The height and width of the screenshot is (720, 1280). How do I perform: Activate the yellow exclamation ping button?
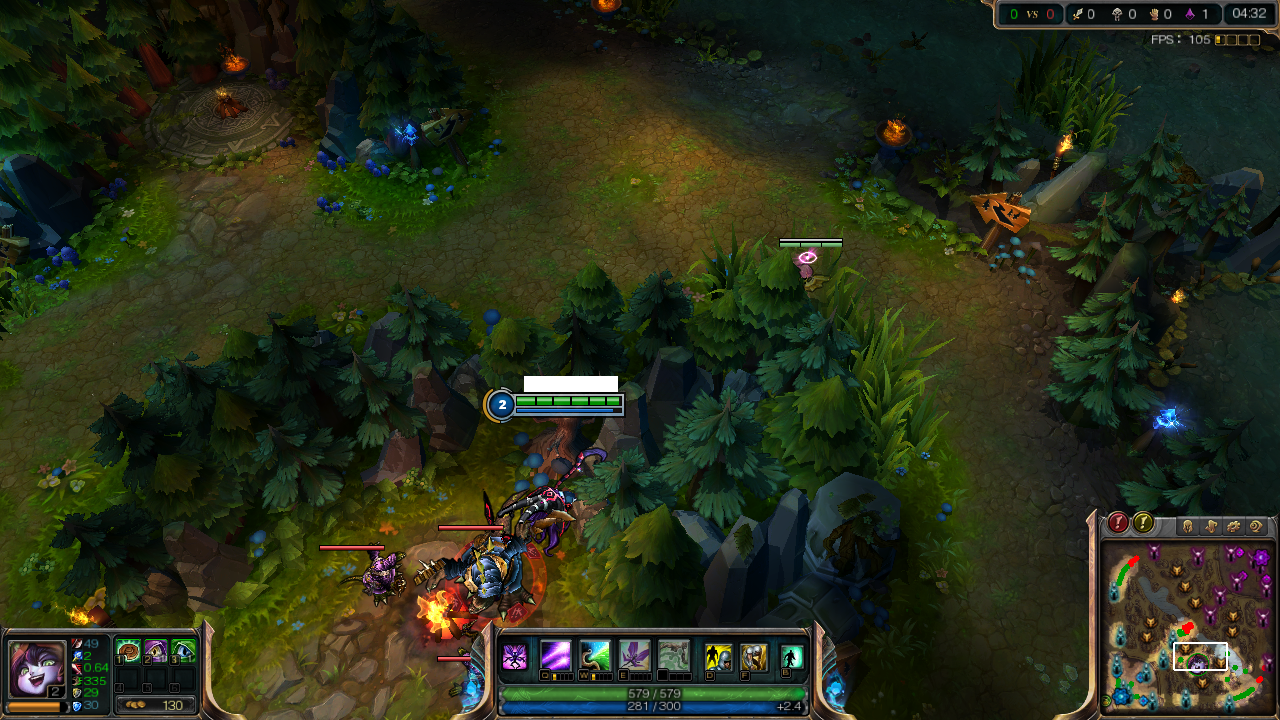[x=1143, y=523]
